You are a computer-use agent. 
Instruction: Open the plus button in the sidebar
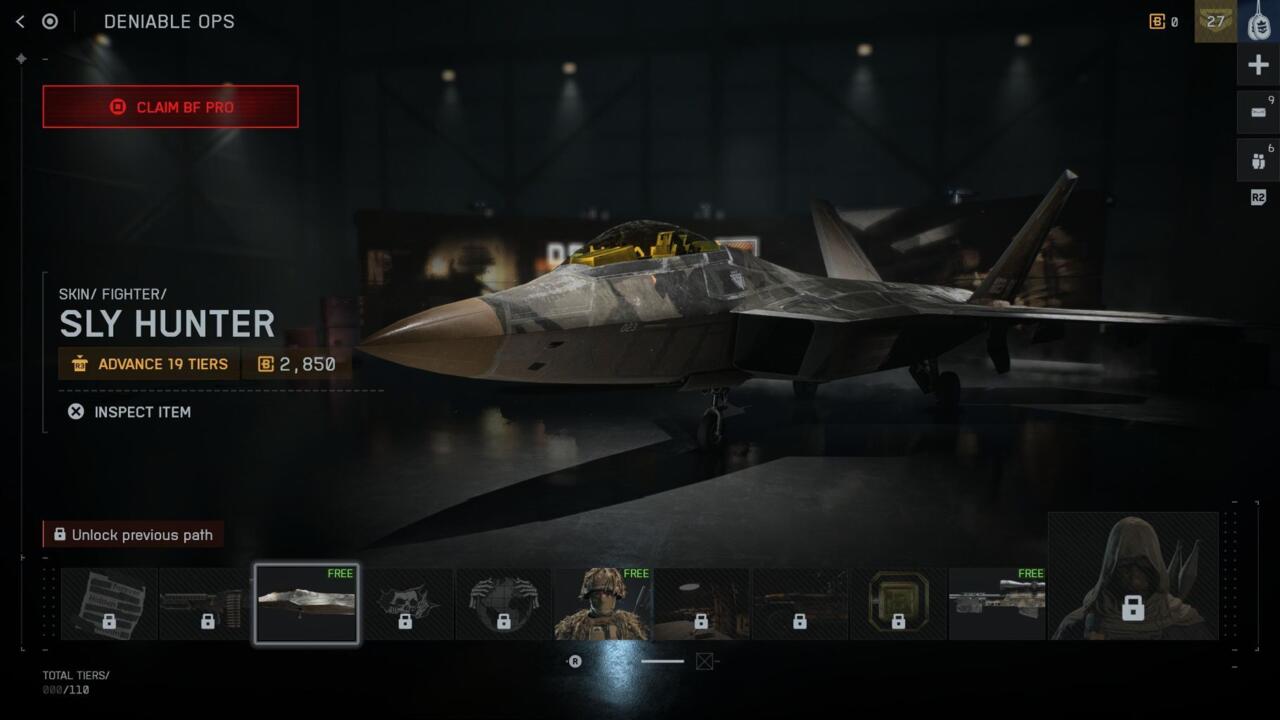(1258, 66)
